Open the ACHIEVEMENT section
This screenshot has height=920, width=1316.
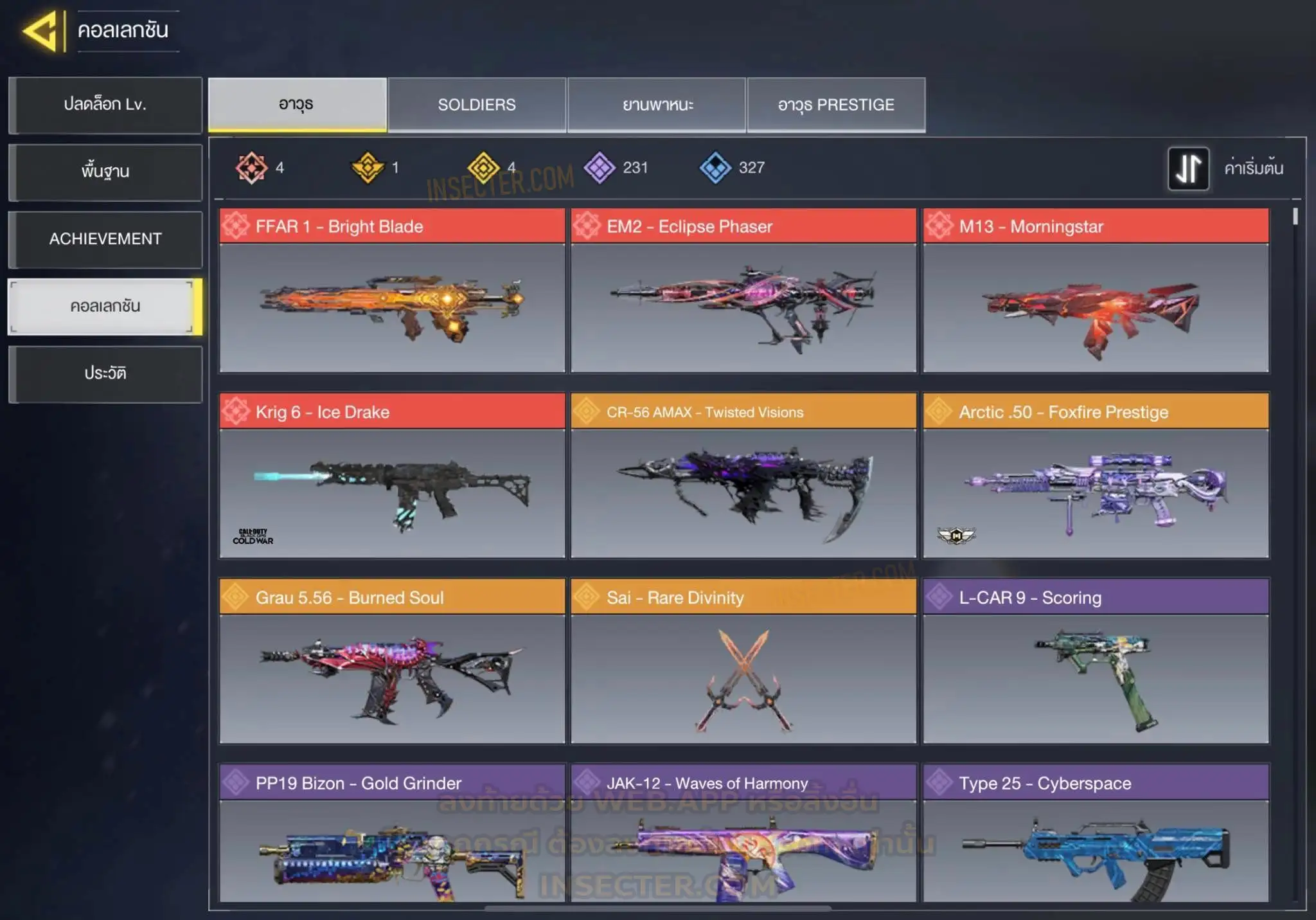[x=105, y=239]
